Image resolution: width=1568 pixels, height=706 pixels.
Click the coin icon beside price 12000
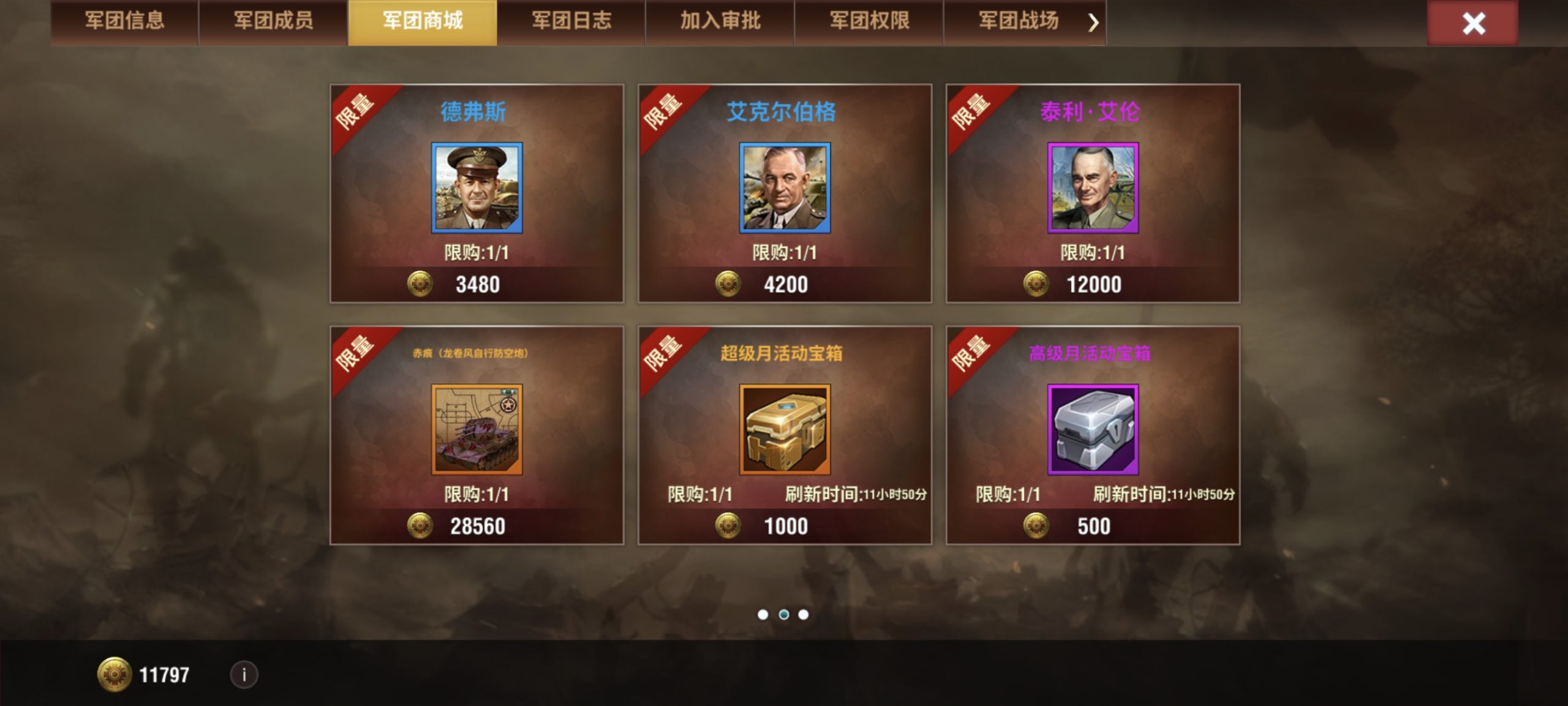pos(1037,284)
